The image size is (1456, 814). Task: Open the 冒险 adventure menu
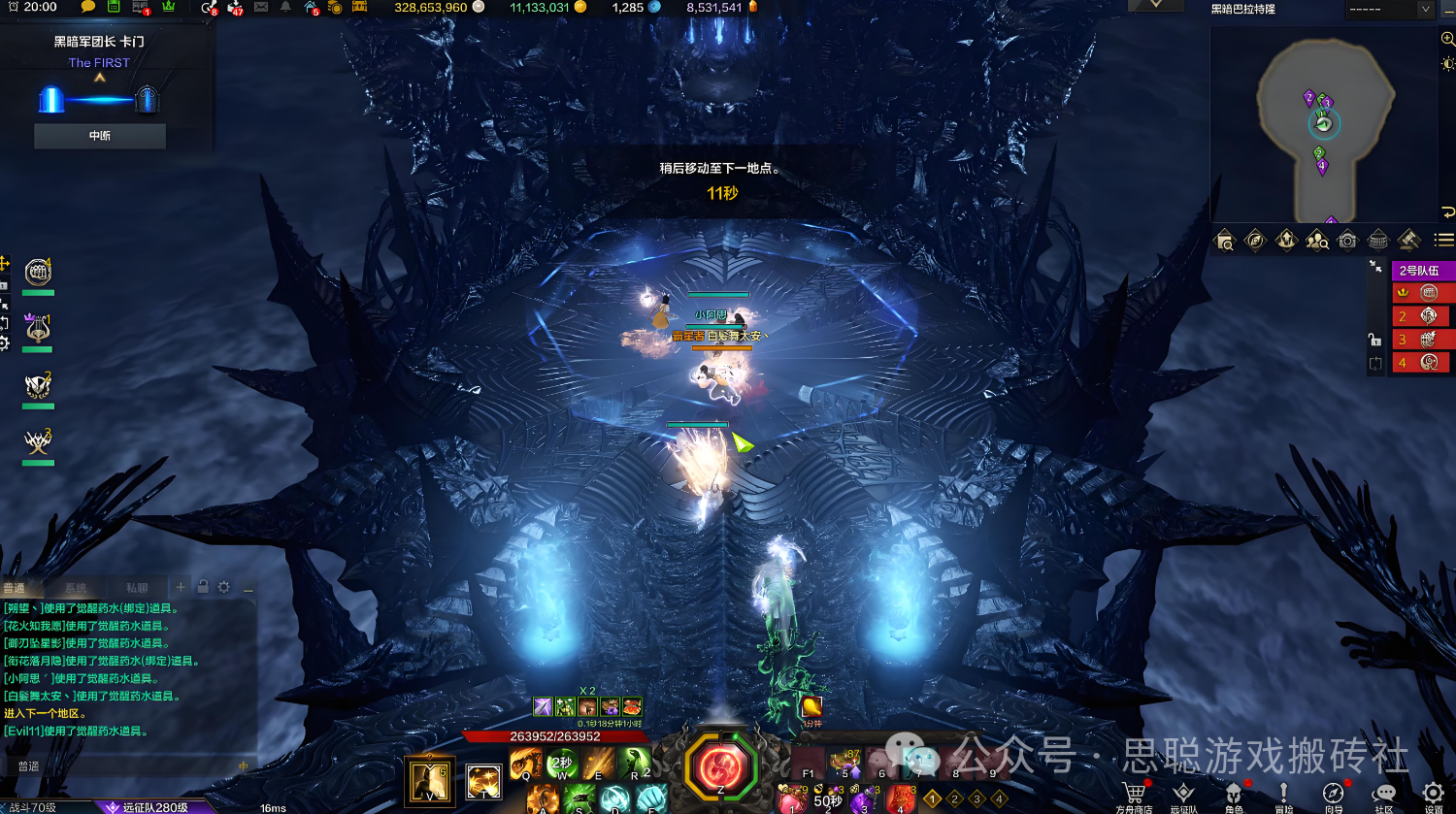tap(1283, 795)
